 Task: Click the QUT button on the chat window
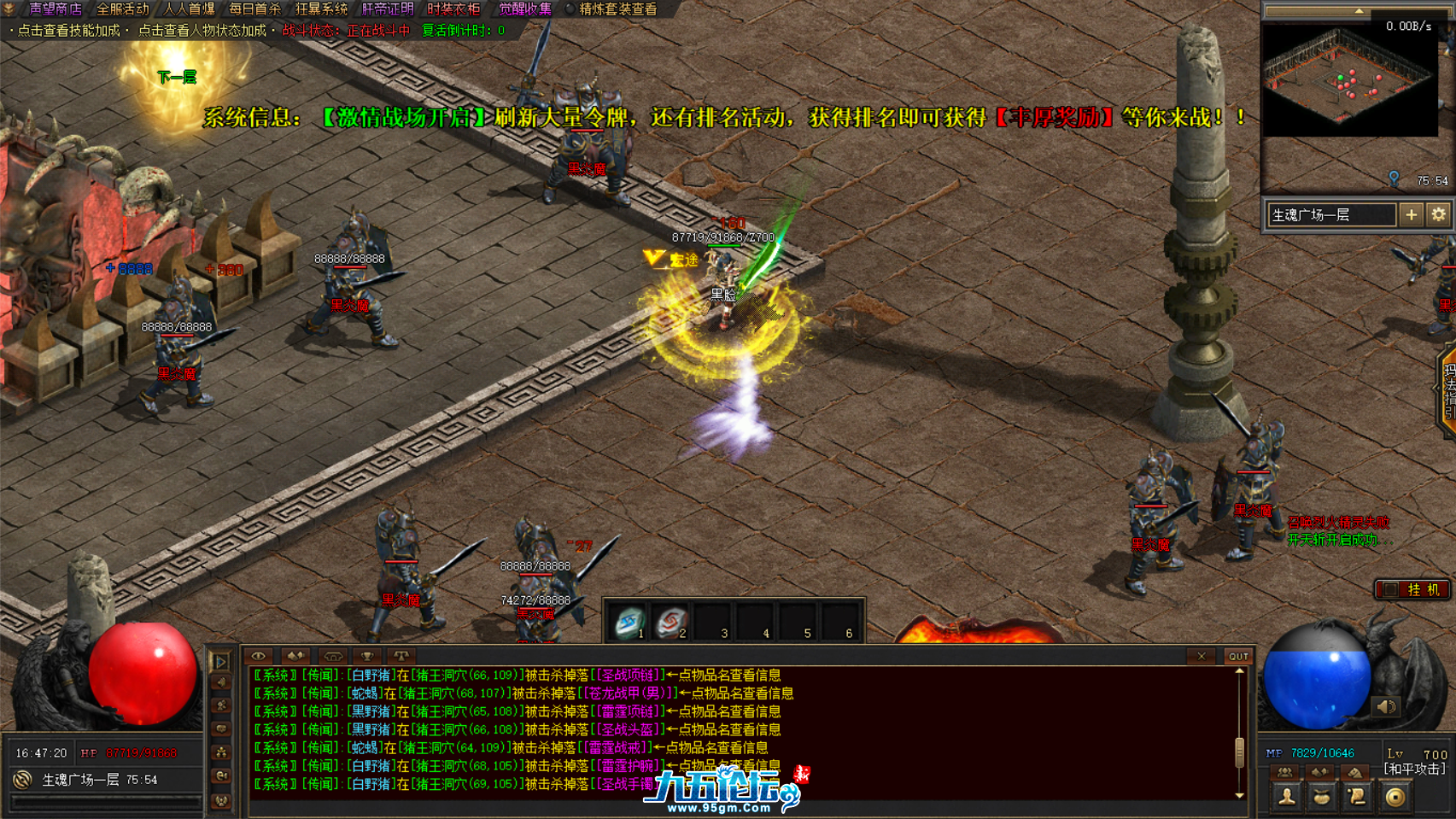tap(1238, 656)
